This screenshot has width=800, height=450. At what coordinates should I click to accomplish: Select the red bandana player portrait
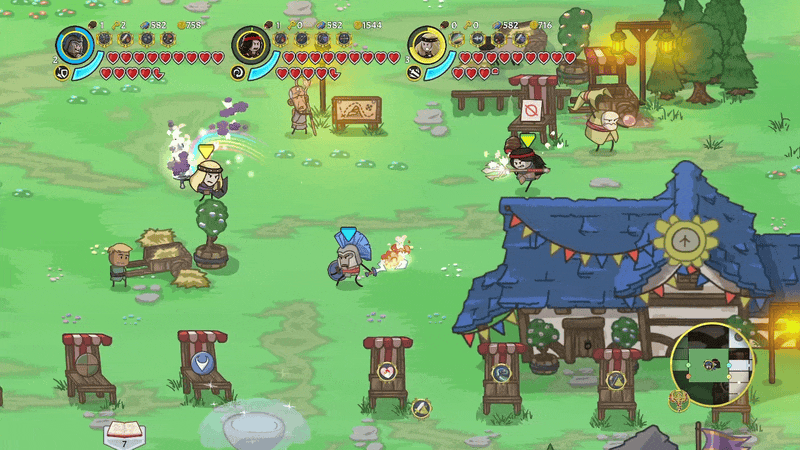pyautogui.click(x=251, y=45)
